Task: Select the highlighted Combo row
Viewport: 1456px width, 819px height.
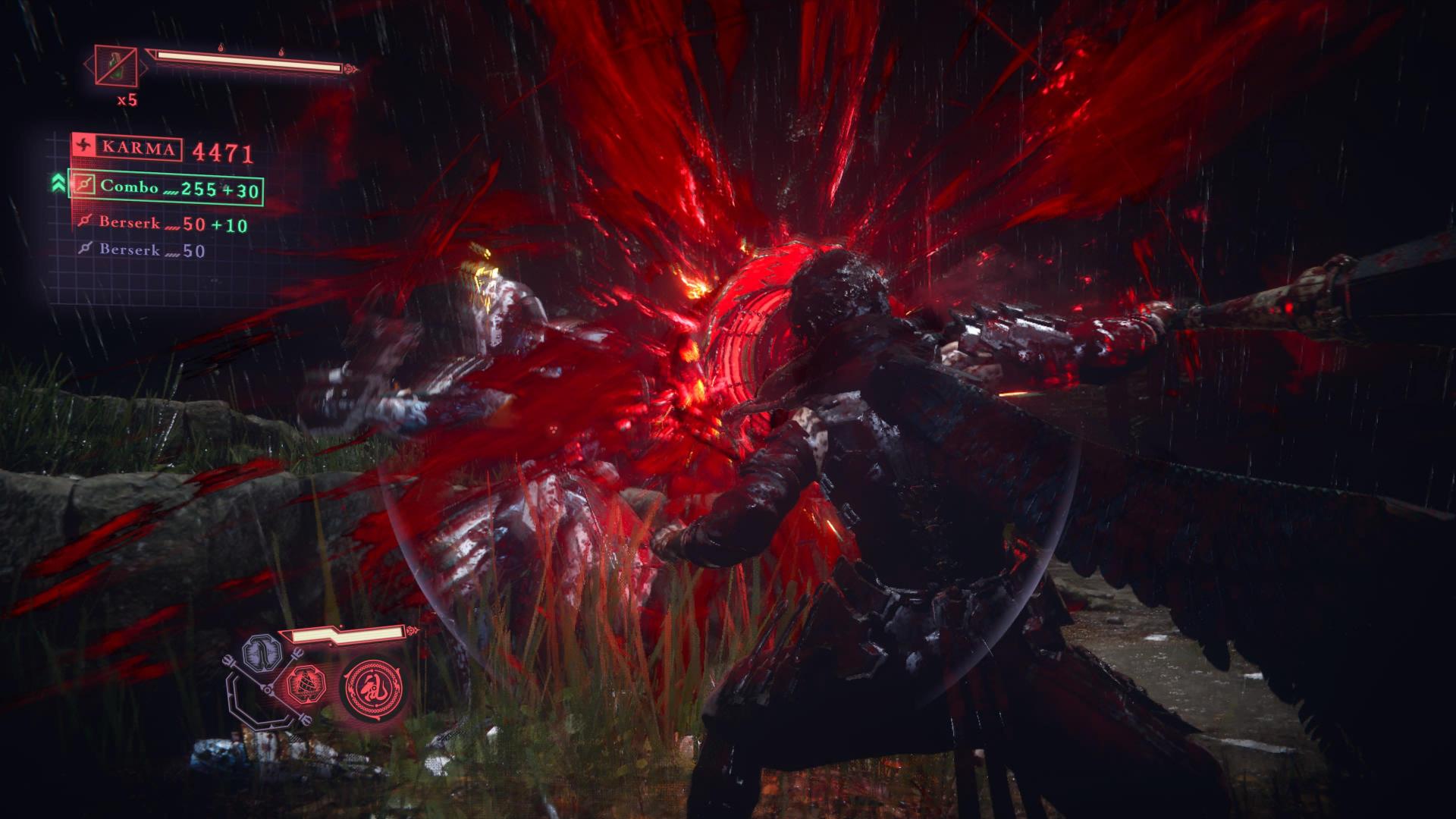Action: tap(166, 188)
